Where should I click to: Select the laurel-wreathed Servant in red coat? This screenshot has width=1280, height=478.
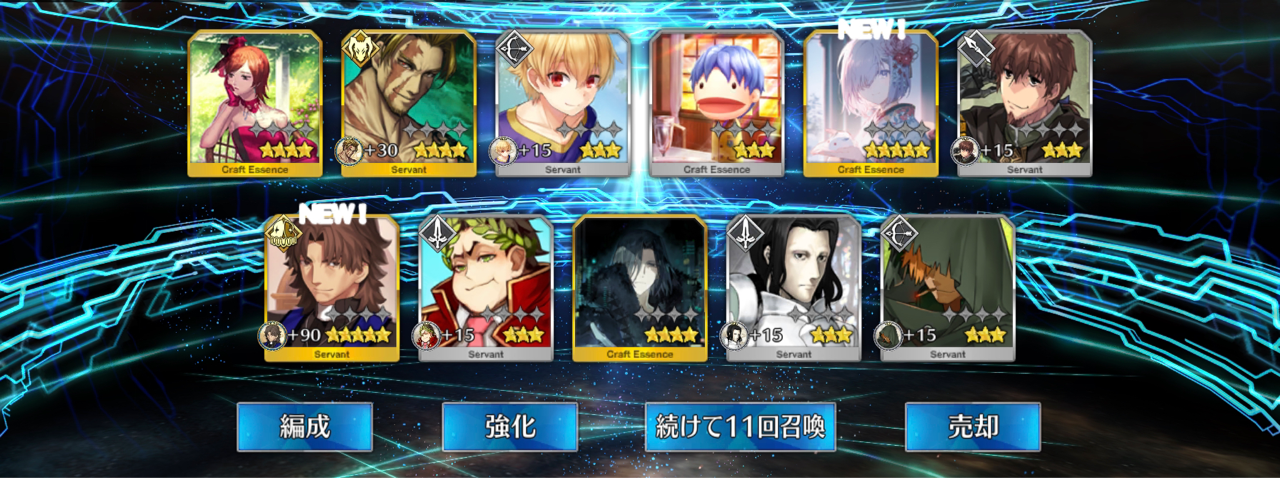coord(486,287)
